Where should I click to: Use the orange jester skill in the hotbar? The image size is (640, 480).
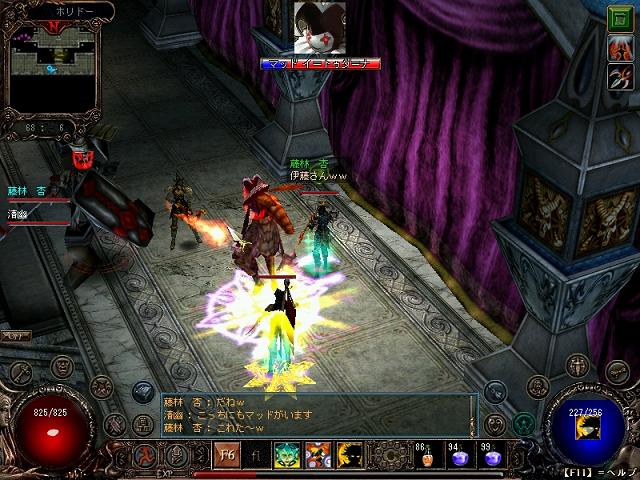point(318,455)
